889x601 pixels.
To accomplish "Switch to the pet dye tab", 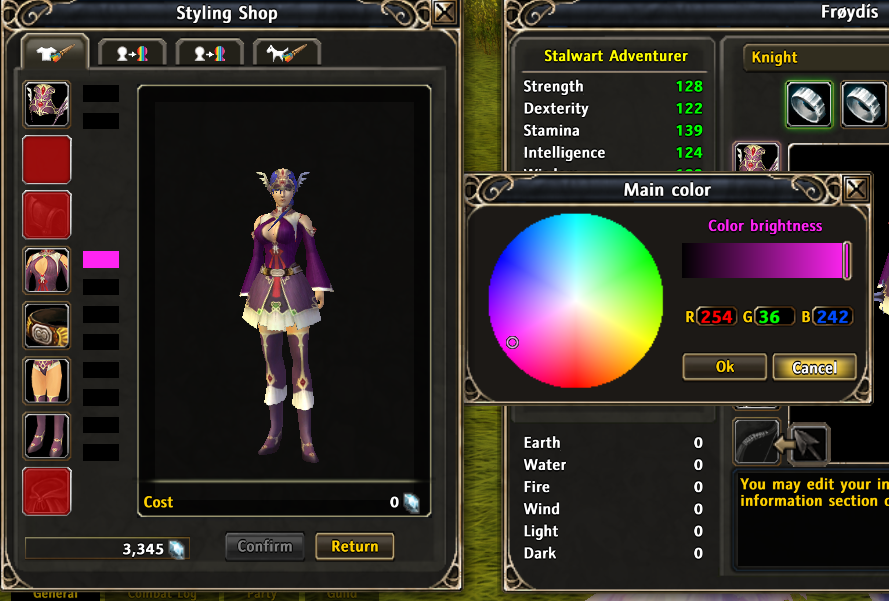I will 287,54.
